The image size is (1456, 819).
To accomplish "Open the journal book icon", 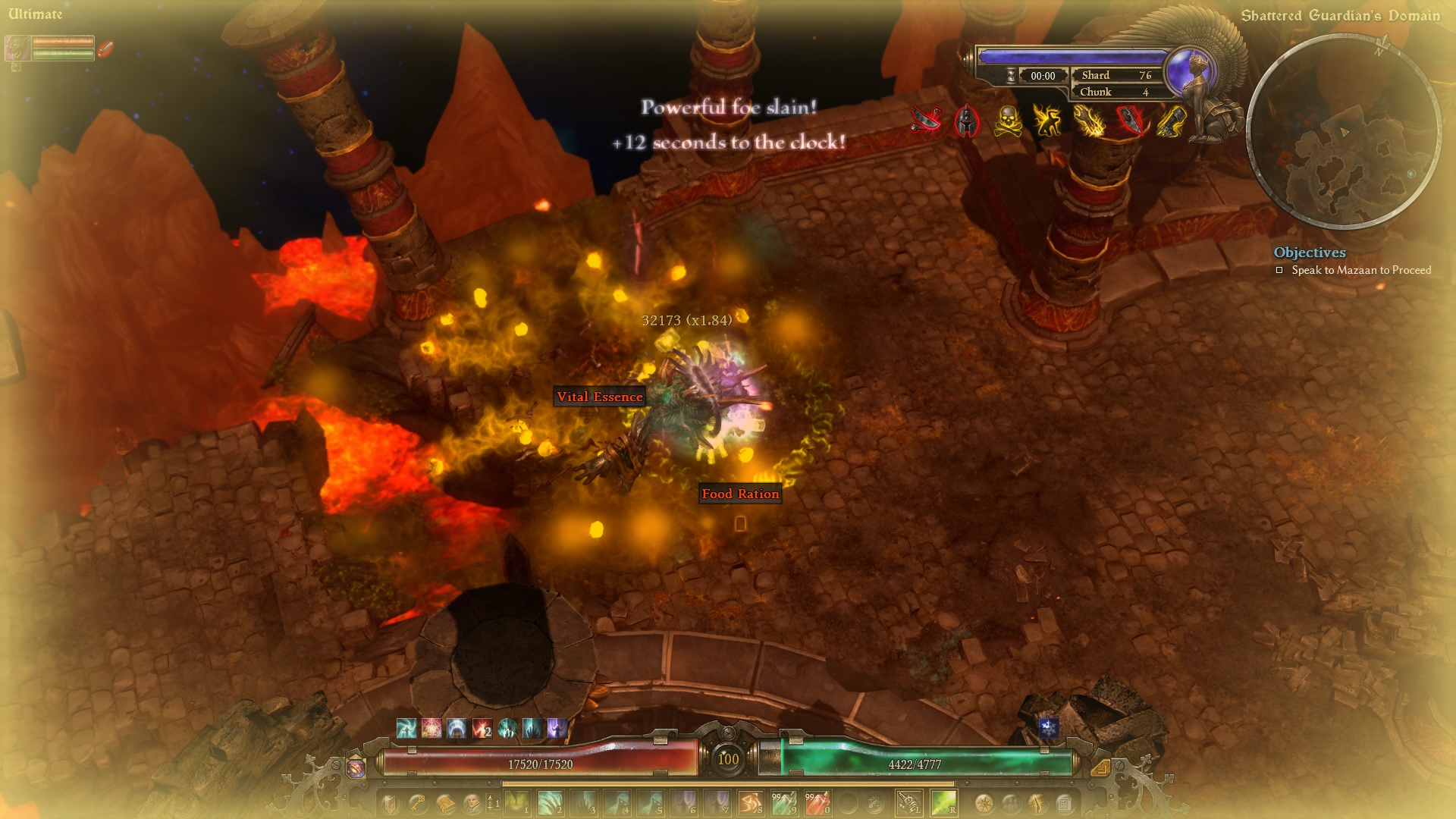I will coord(444,802).
